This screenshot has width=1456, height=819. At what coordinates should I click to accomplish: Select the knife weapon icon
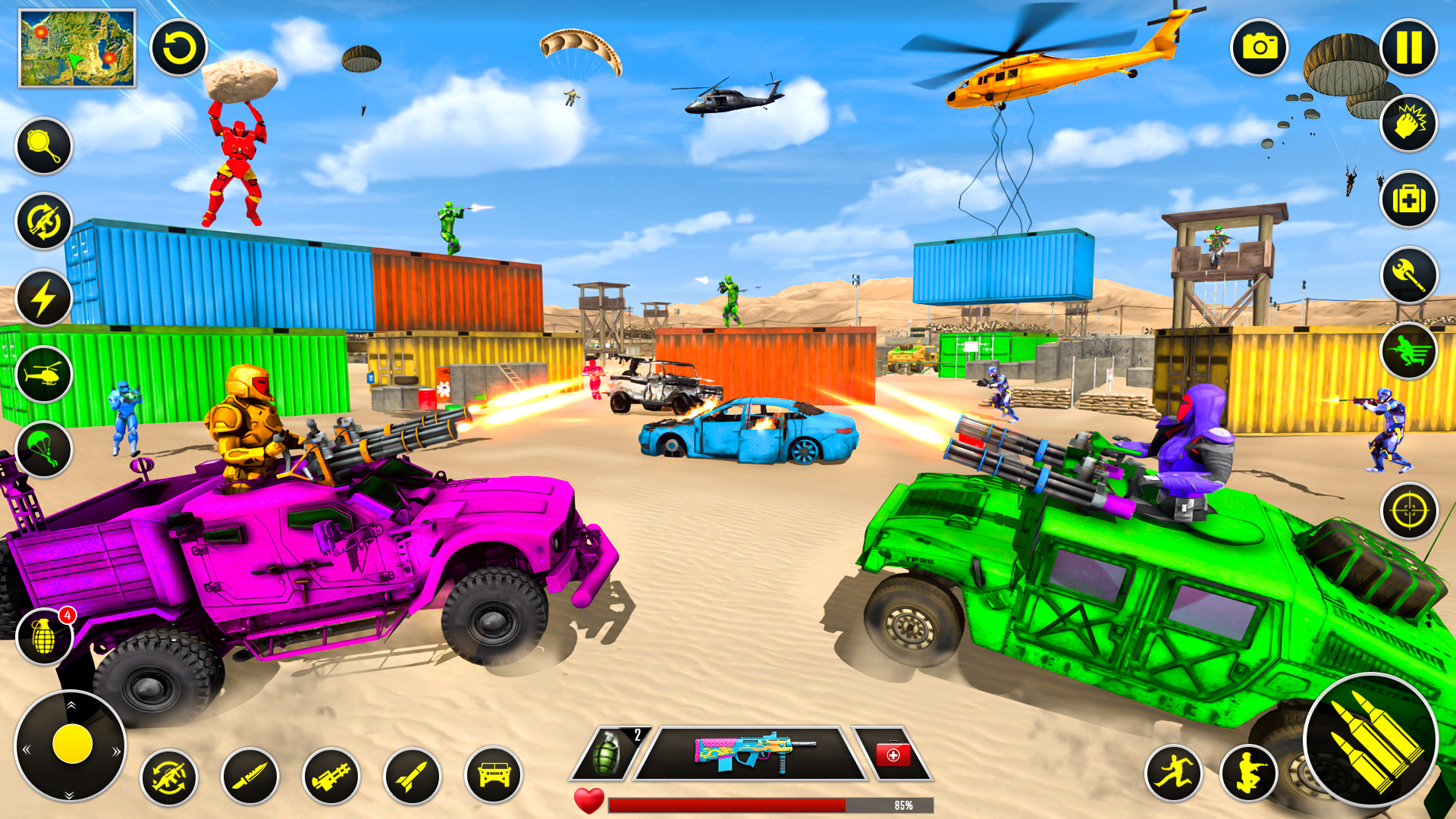pos(253,776)
